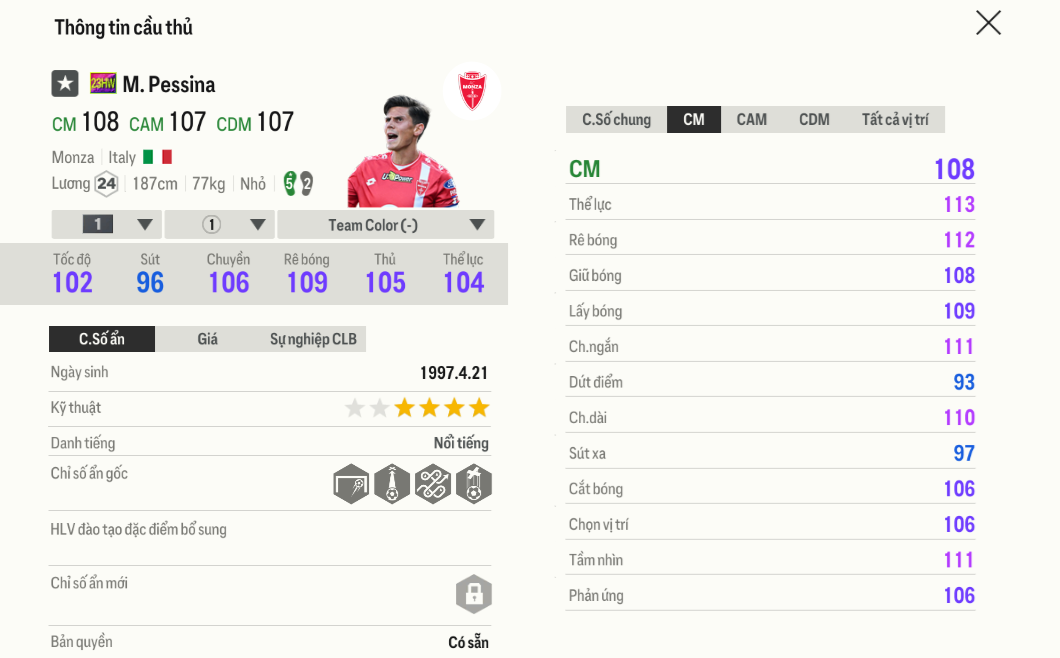Open the Sự nghiệp CLB tab
Image resolution: width=1060 pixels, height=658 pixels.
coord(313,339)
